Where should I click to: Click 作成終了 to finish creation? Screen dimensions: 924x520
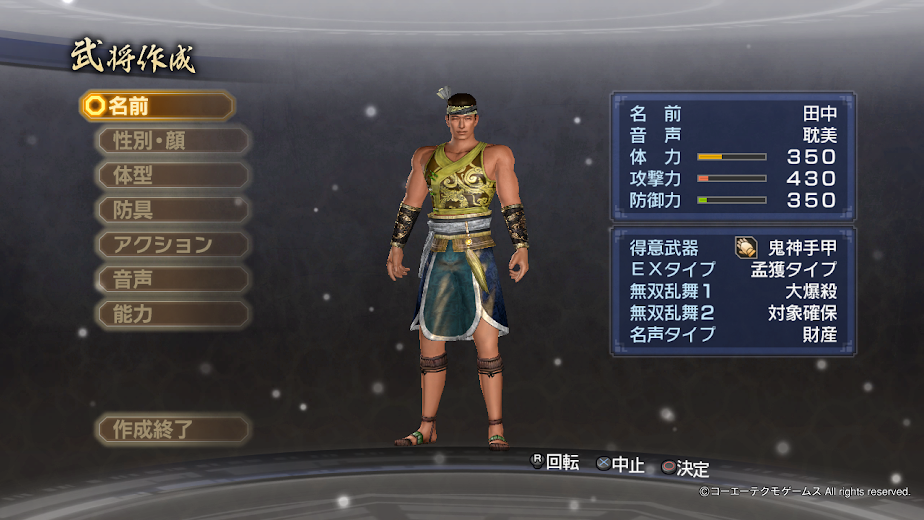172,430
